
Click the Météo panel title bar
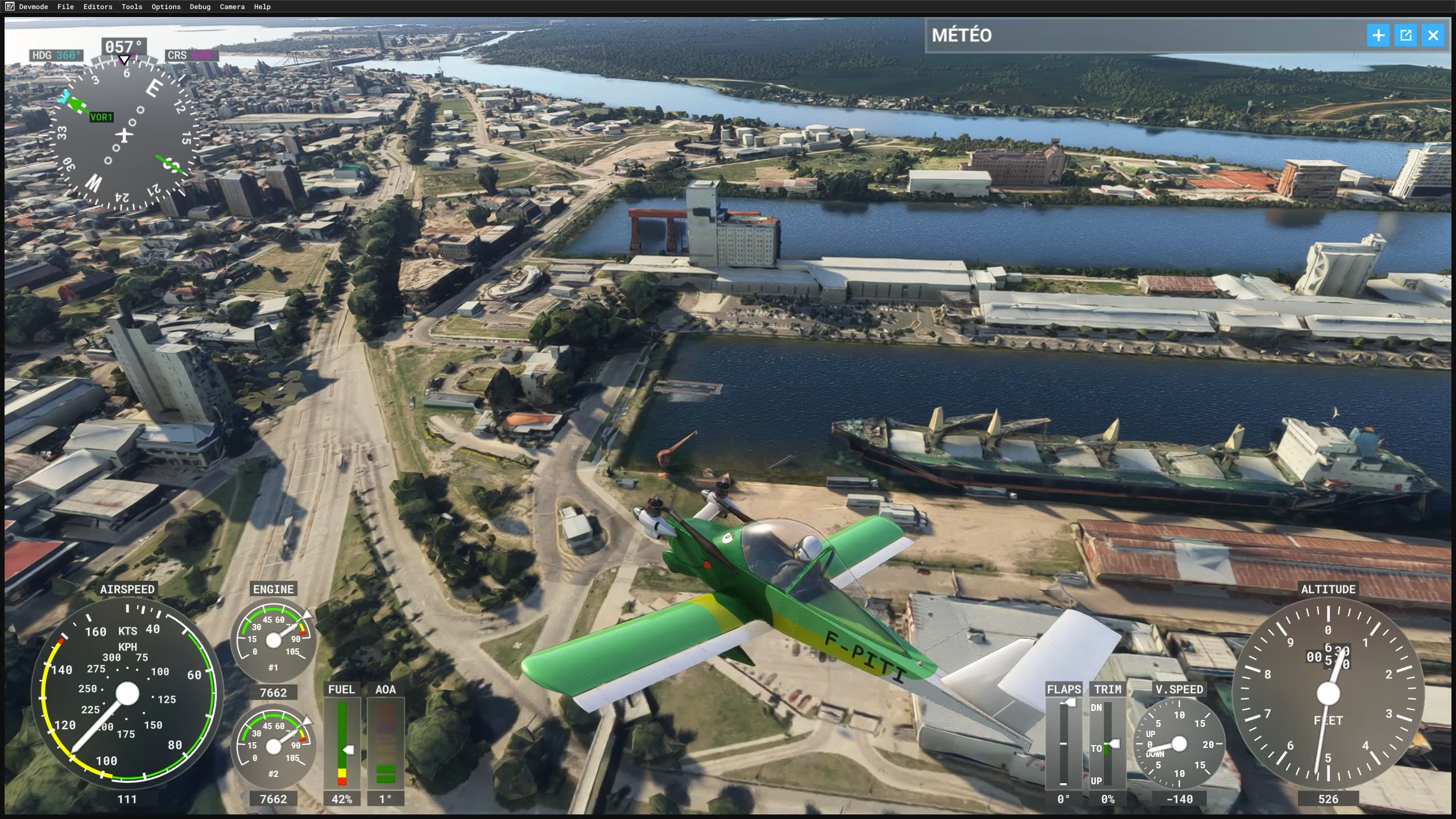tap(1137, 35)
